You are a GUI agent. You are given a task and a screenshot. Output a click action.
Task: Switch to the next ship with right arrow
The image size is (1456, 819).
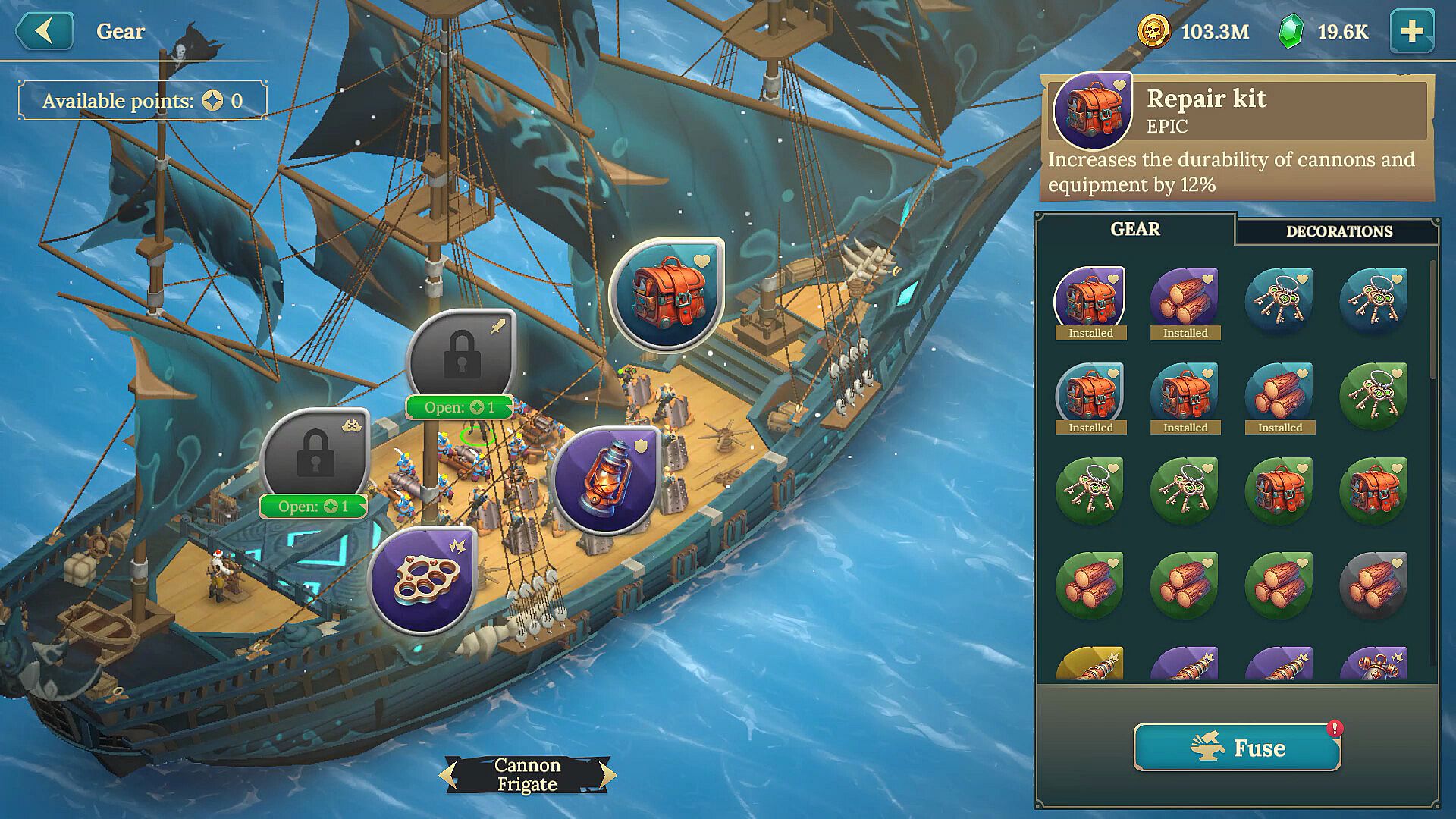tap(607, 774)
